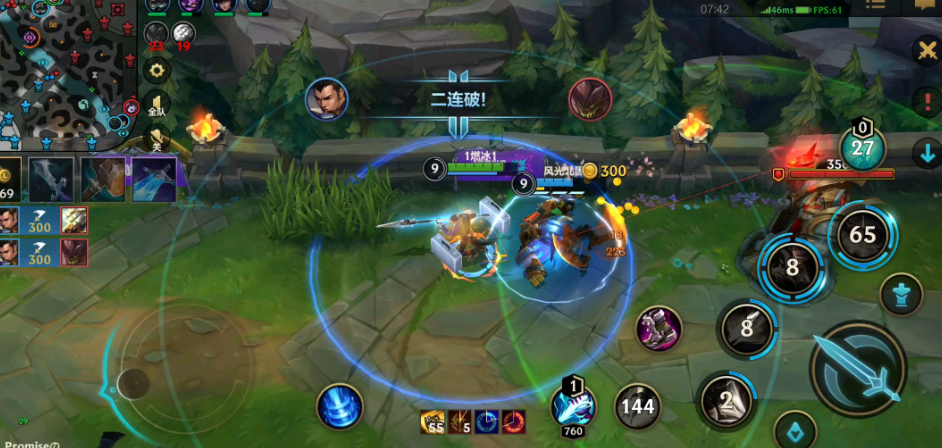
Task: Switch chat using the 全队 button
Action: click(x=156, y=104)
